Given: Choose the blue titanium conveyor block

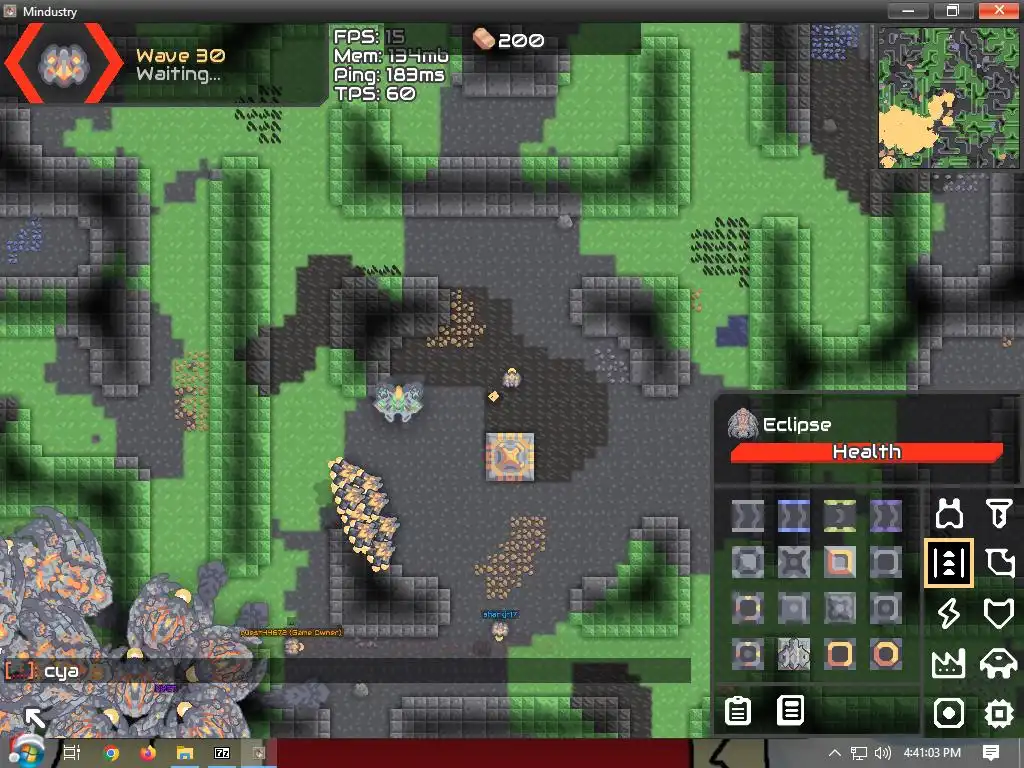Looking at the screenshot, I should coord(793,516).
